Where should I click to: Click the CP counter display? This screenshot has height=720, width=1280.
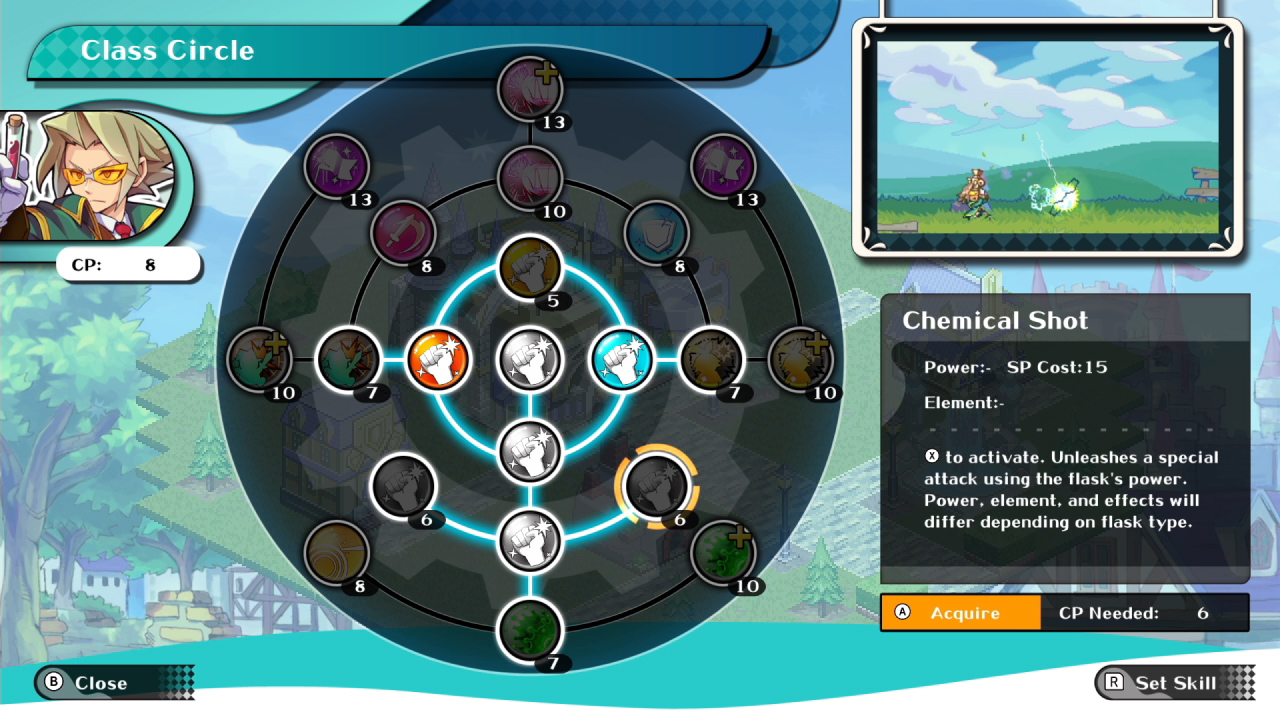pyautogui.click(x=127, y=264)
